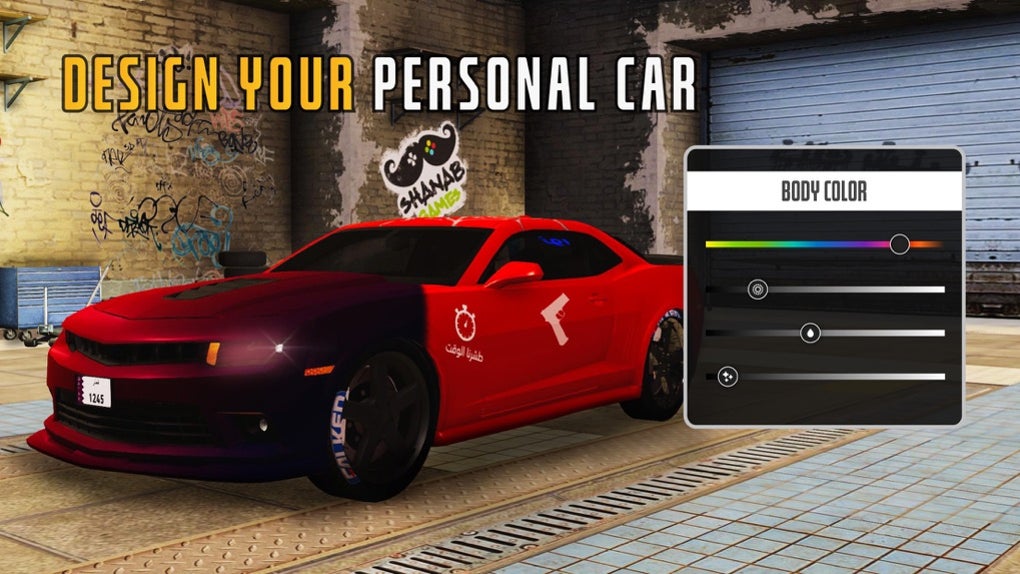Screen dimensions: 1020x574
Task: Click the sparkle slider handle
Action: (727, 376)
